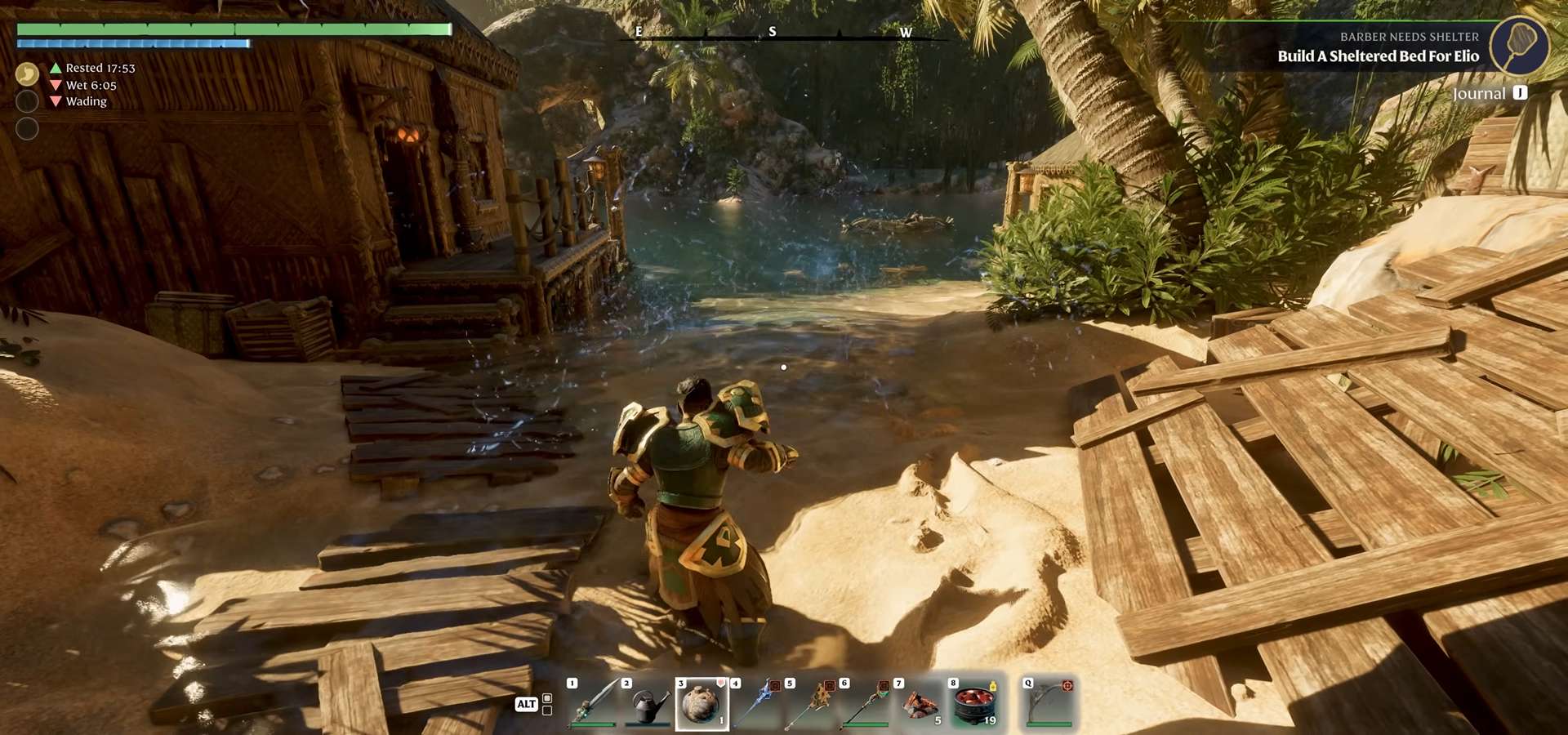Click the quest emblem icon for Elio
1568x735 pixels.
(1519, 46)
